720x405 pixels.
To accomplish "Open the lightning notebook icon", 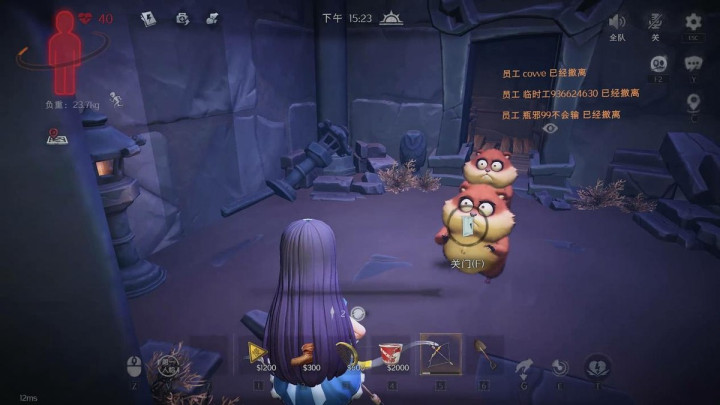I will coord(149,18).
